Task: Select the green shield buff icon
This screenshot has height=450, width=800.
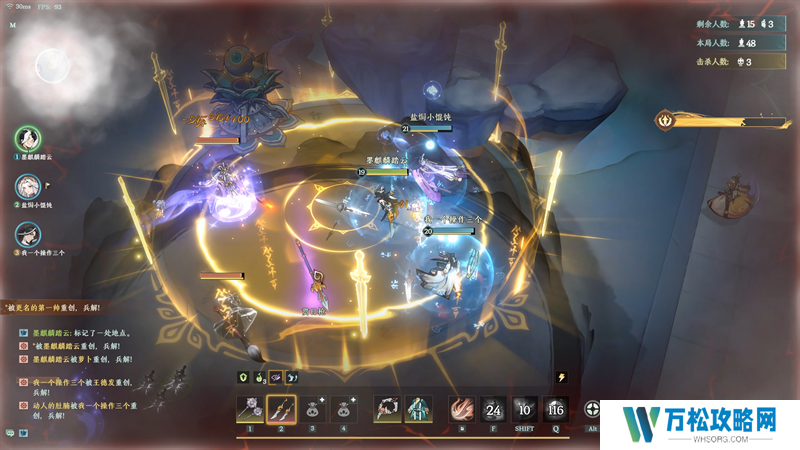Action: click(x=242, y=378)
